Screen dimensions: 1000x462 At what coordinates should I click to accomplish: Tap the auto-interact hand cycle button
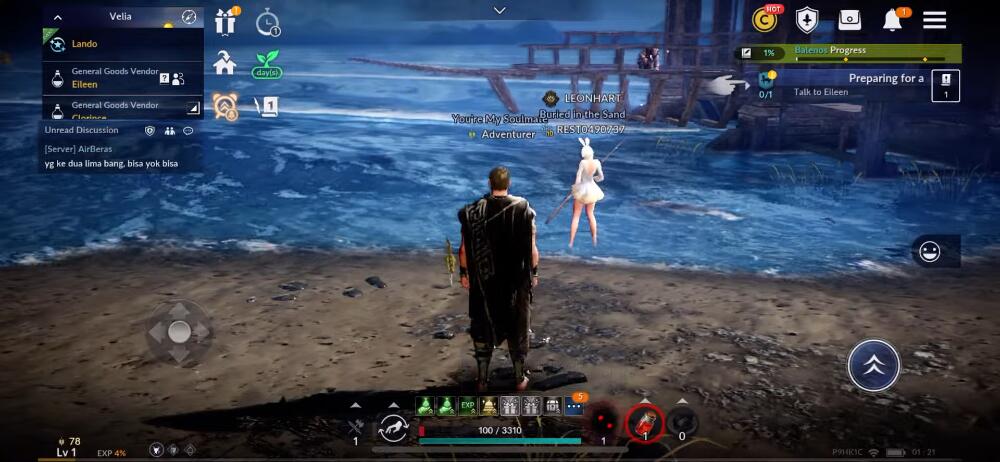tap(393, 428)
